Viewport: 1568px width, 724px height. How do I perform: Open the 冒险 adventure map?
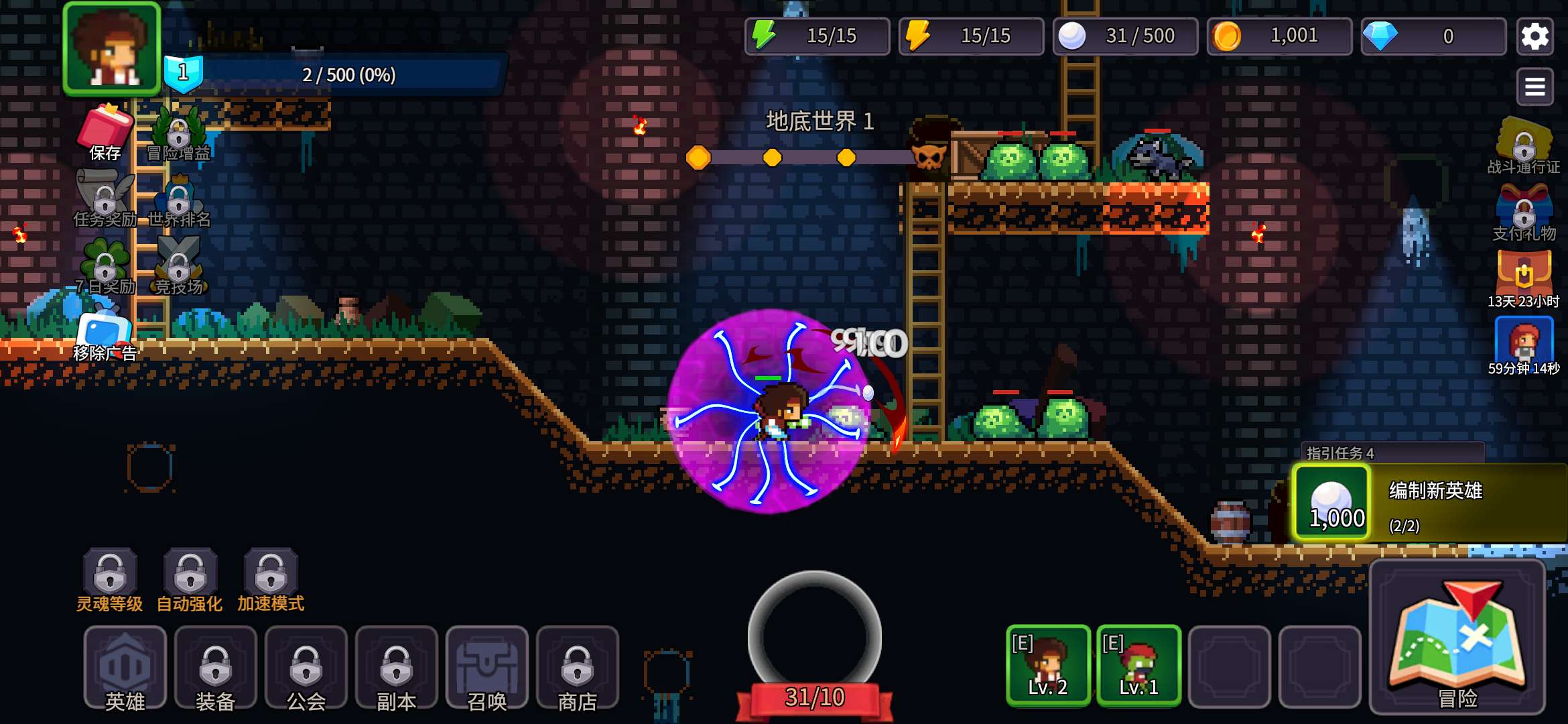click(x=1457, y=638)
